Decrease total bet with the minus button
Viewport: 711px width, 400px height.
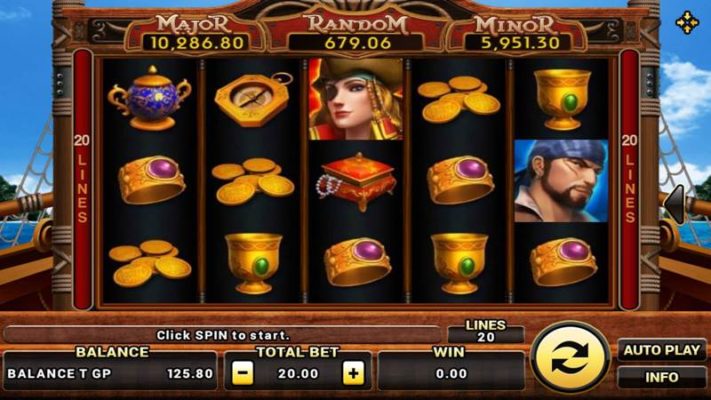coord(243,373)
